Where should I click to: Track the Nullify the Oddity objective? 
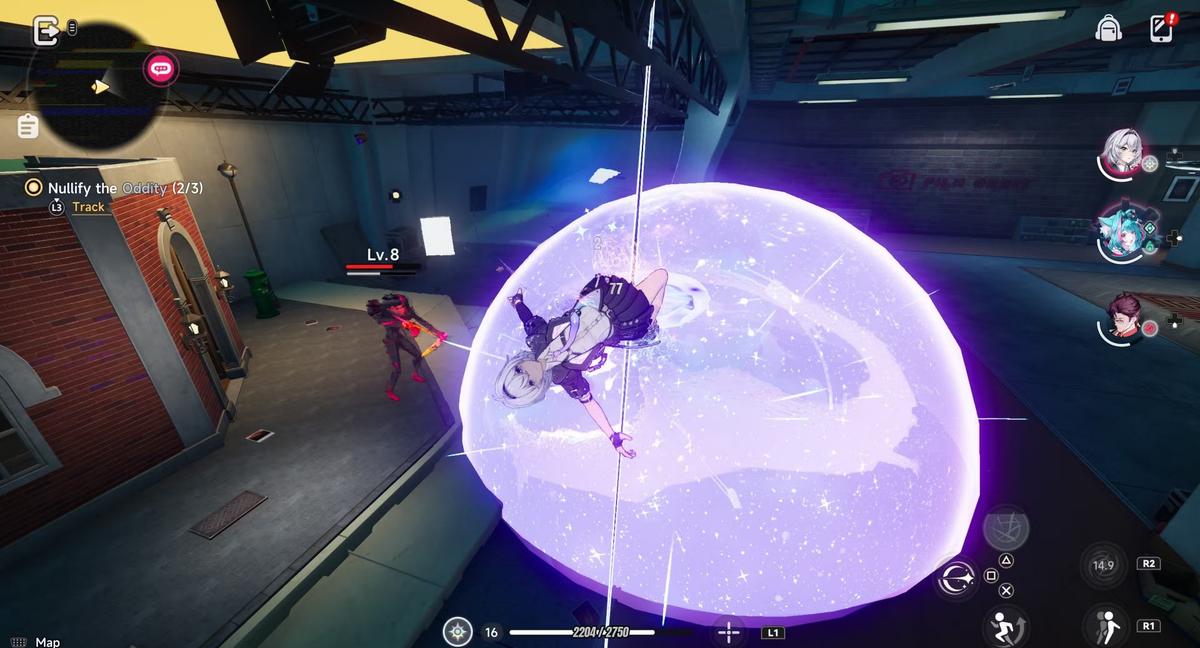[x=88, y=207]
